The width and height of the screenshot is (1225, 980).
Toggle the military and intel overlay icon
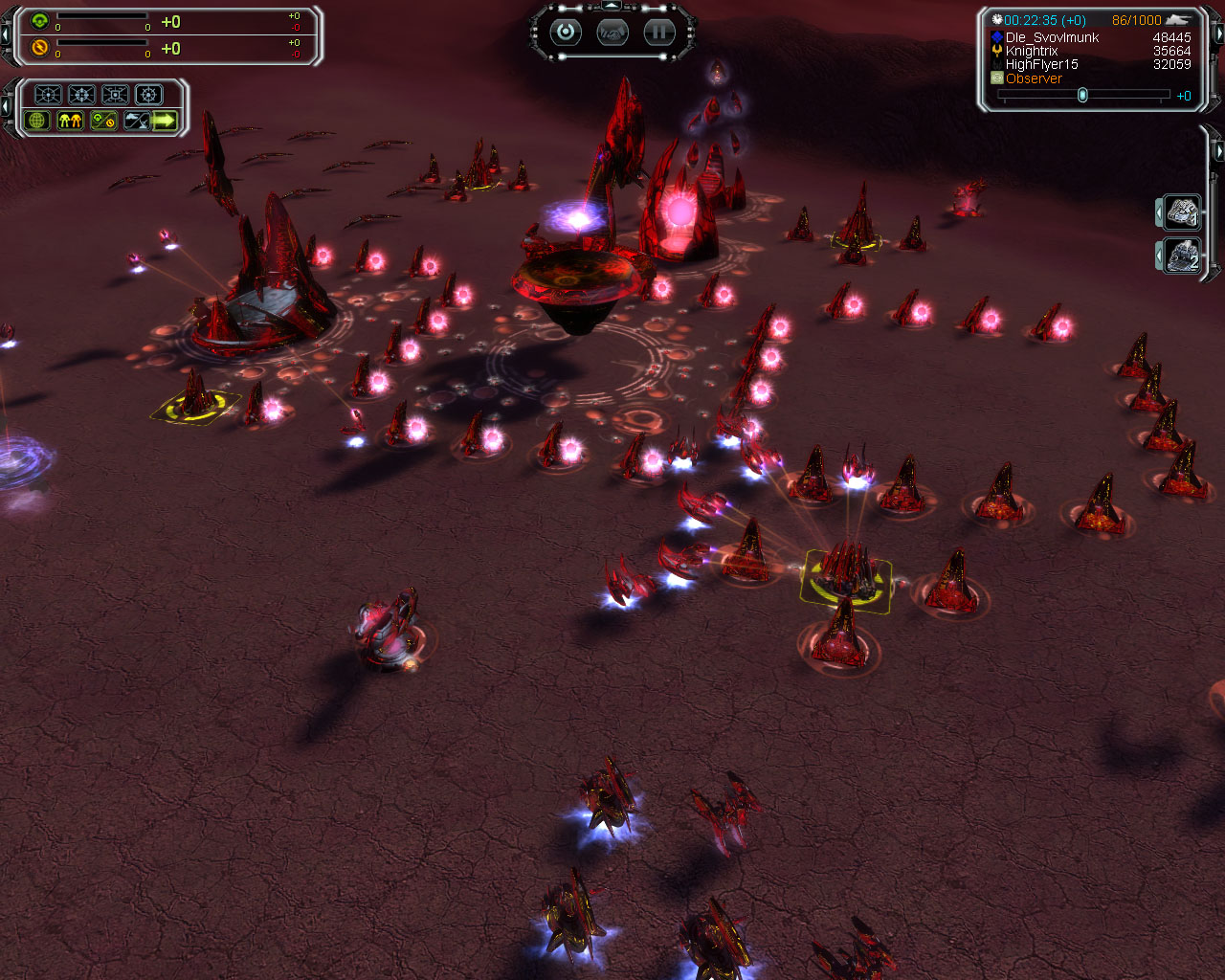point(136,121)
